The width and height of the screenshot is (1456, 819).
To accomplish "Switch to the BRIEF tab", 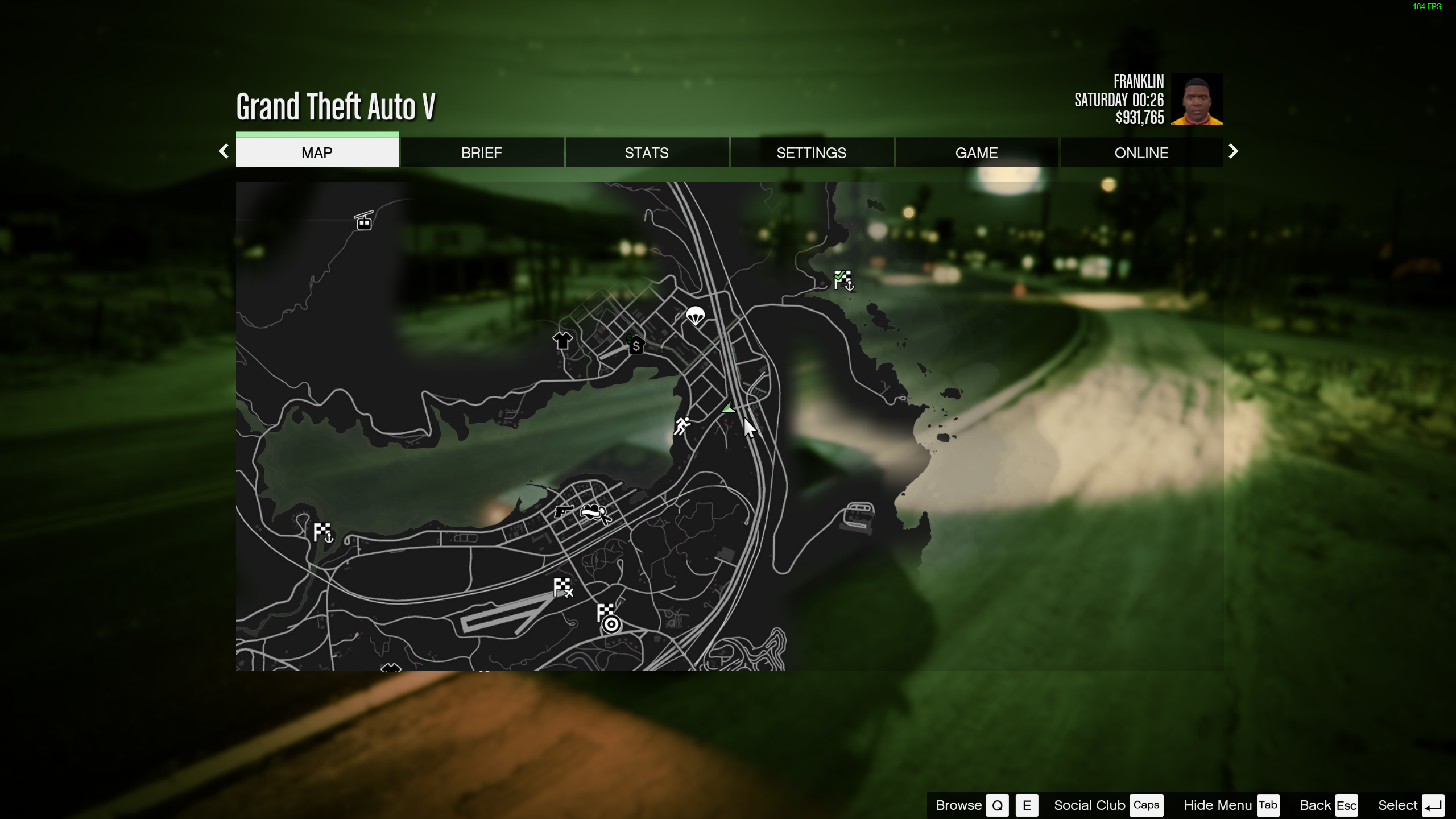I will [481, 152].
